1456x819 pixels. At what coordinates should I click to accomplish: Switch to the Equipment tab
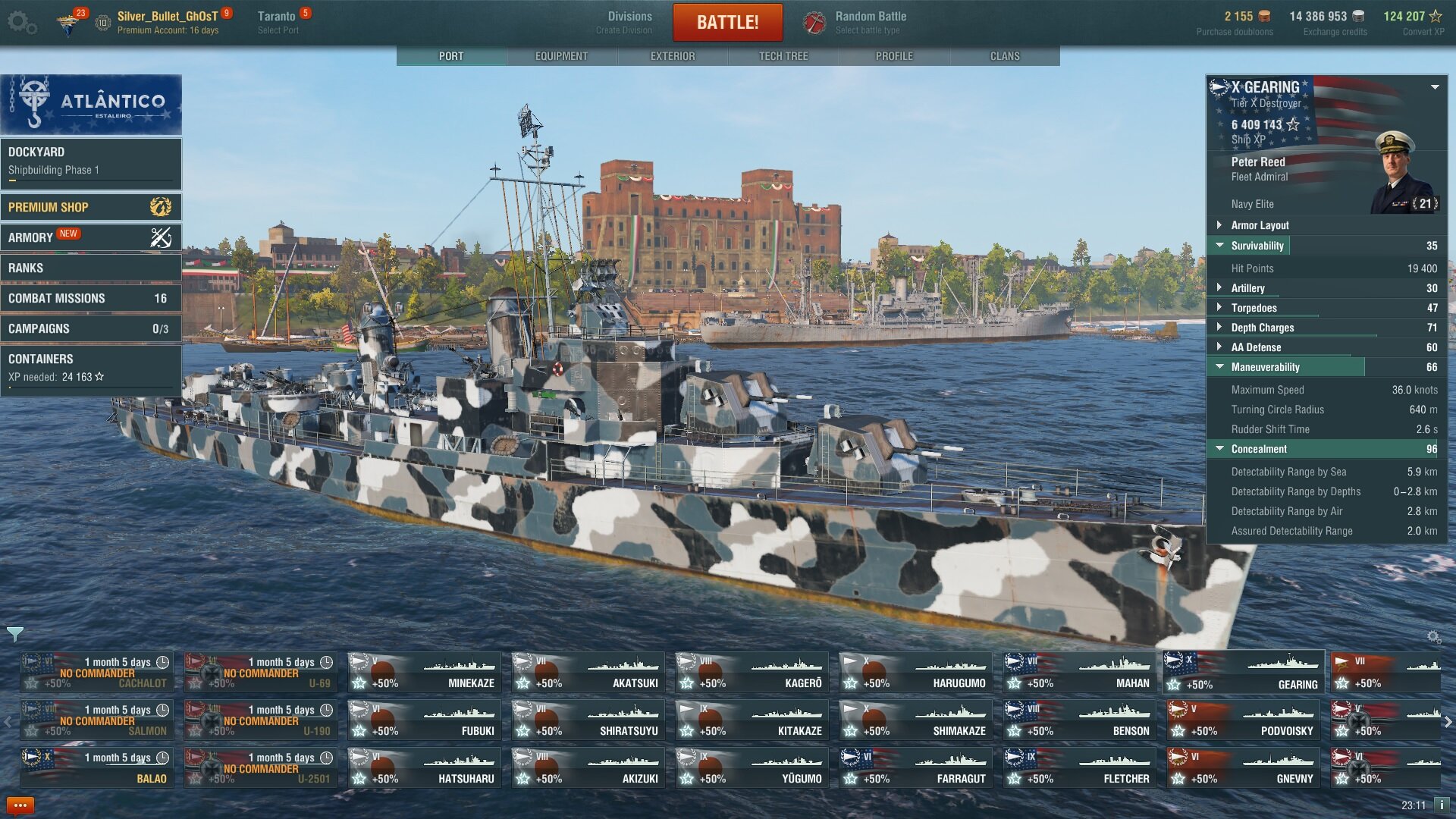(561, 56)
